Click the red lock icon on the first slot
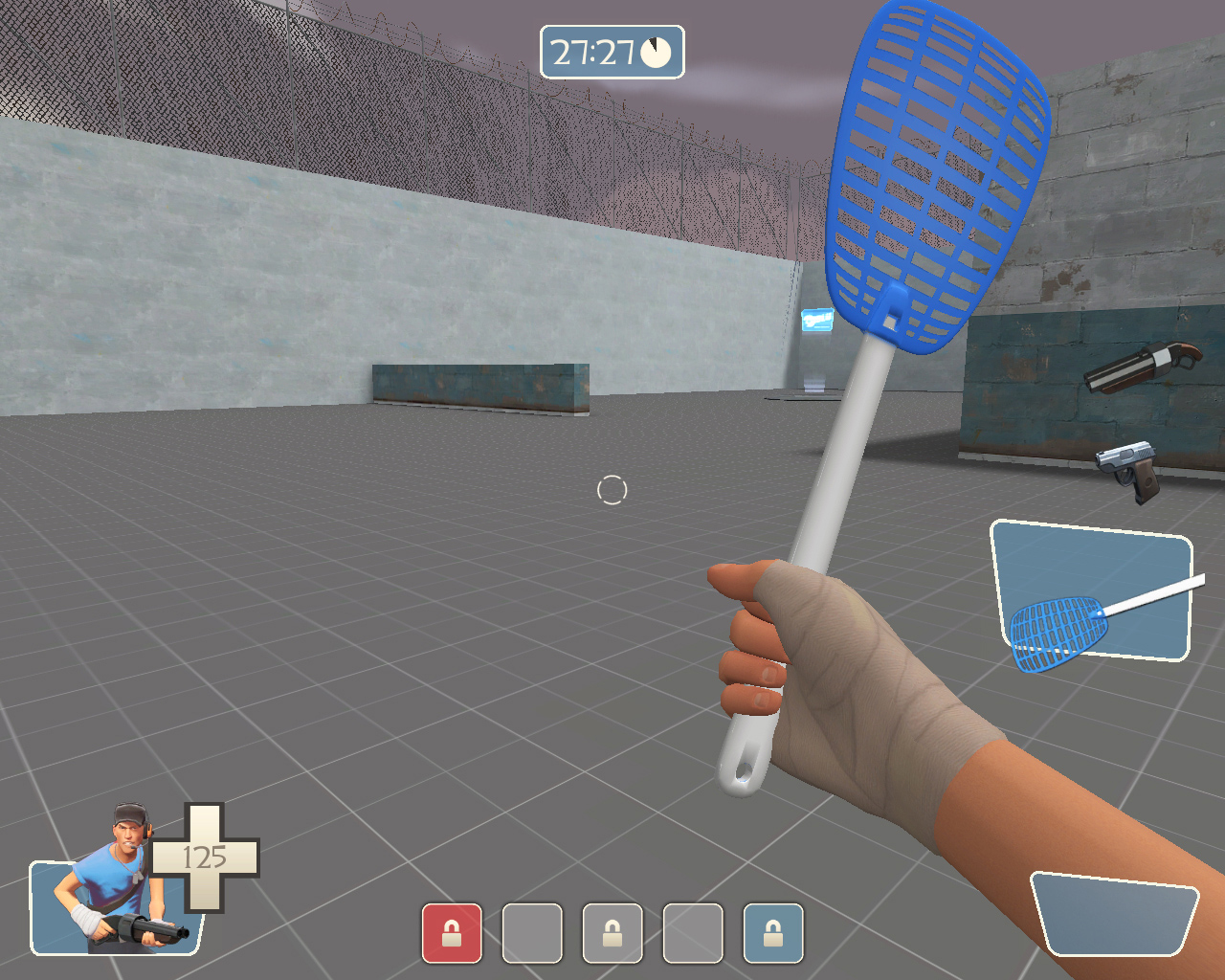The height and width of the screenshot is (980, 1225). click(x=451, y=933)
